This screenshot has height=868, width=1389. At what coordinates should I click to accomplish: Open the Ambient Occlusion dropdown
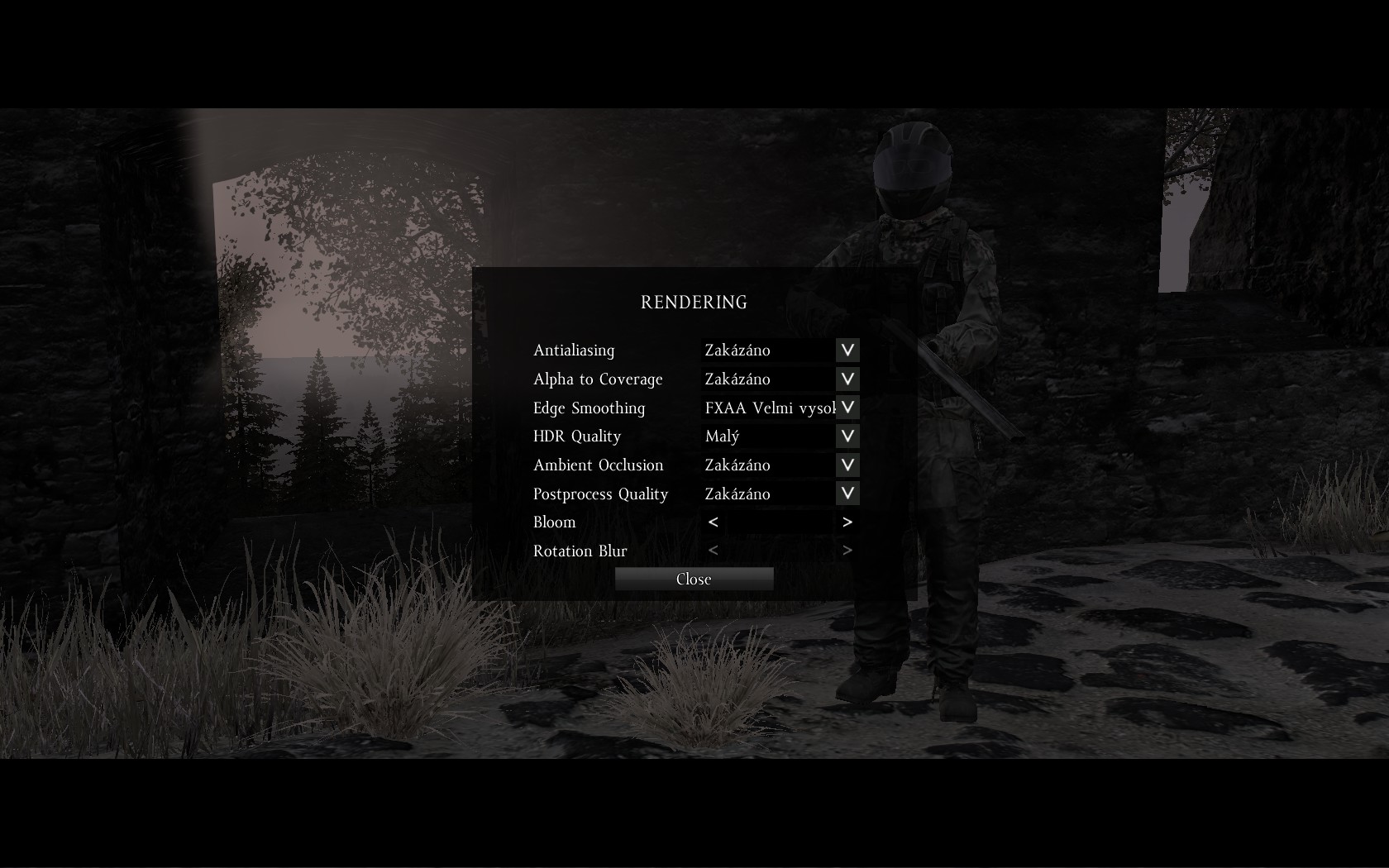click(x=847, y=465)
